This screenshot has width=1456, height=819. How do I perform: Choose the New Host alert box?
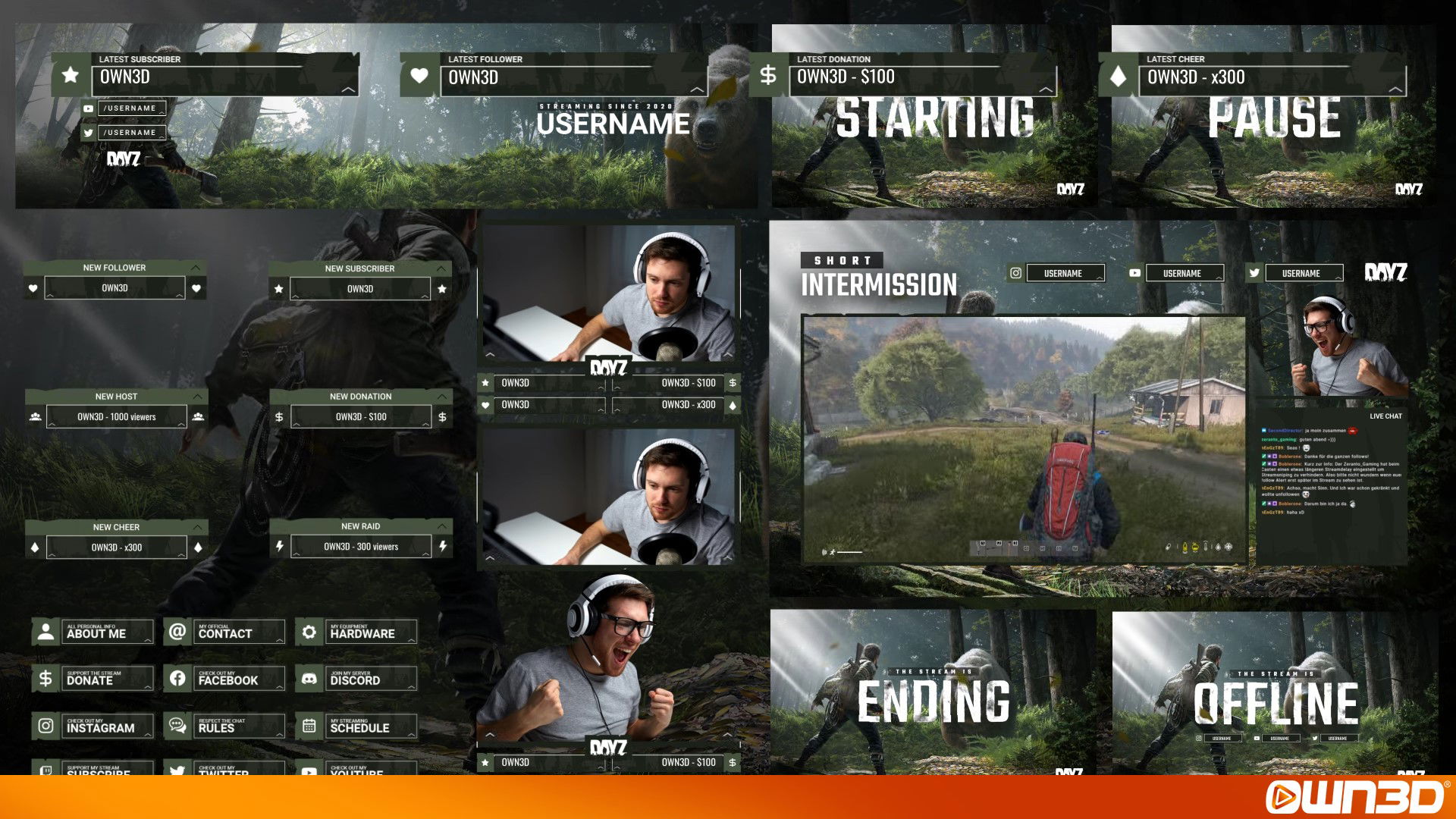116,409
